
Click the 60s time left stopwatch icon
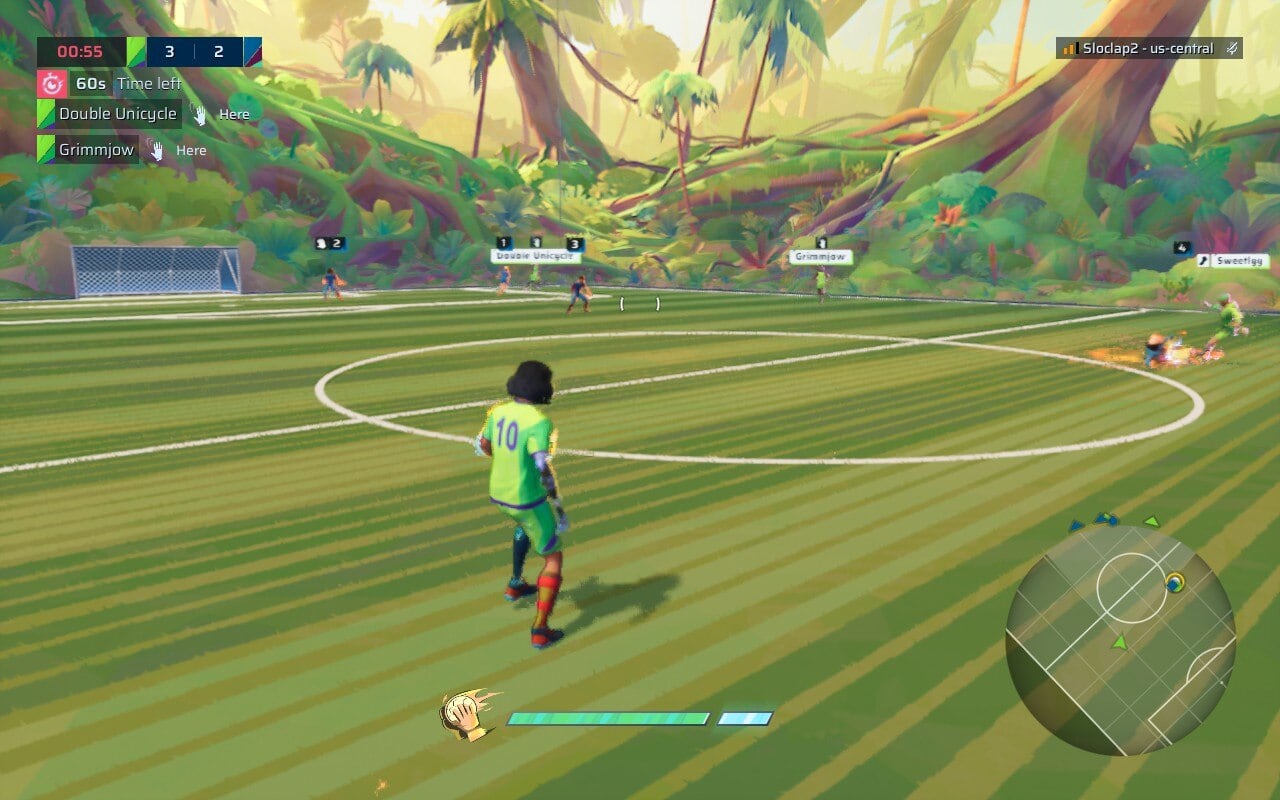pos(52,83)
